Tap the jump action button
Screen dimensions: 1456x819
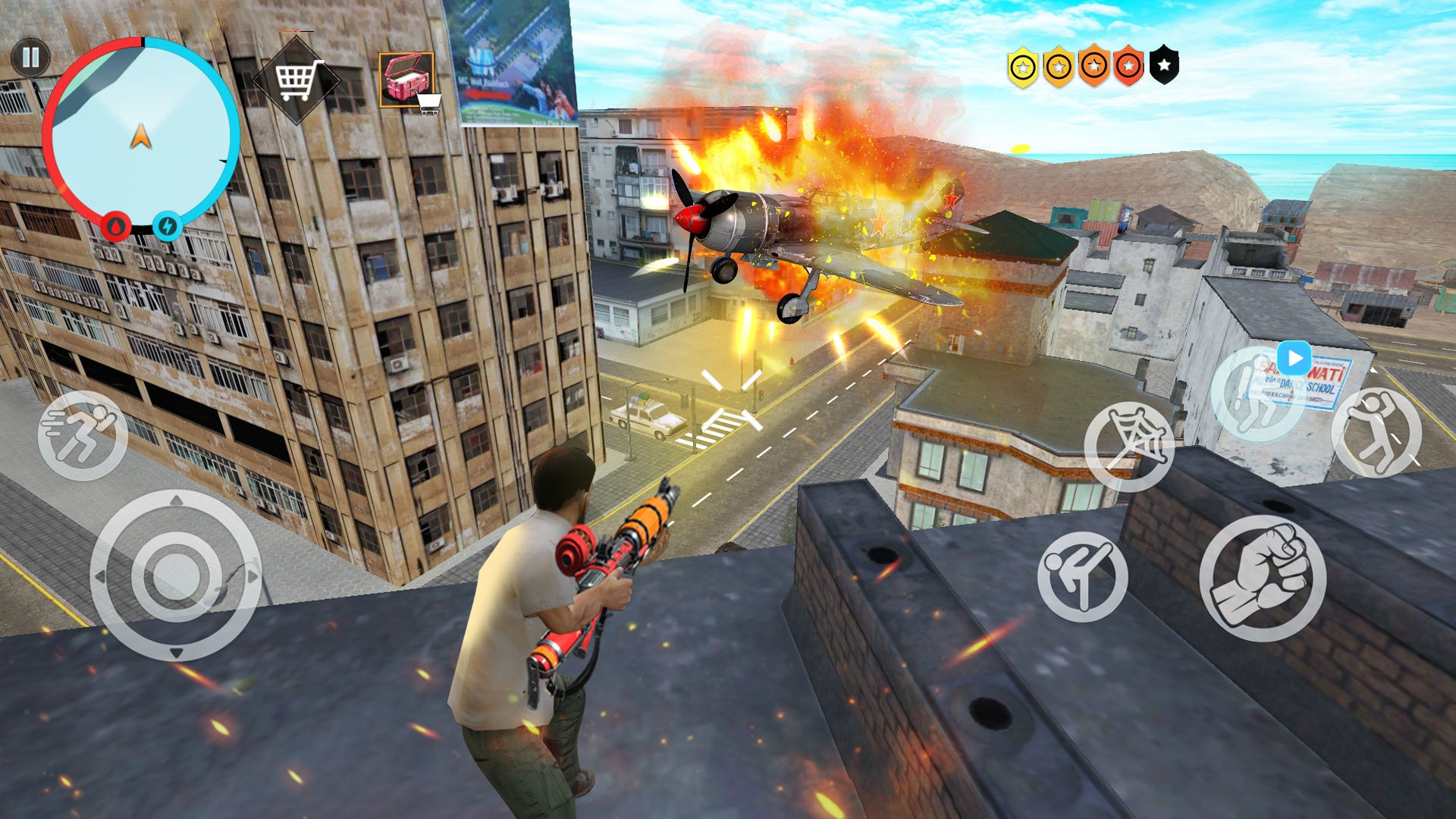coord(1376,432)
